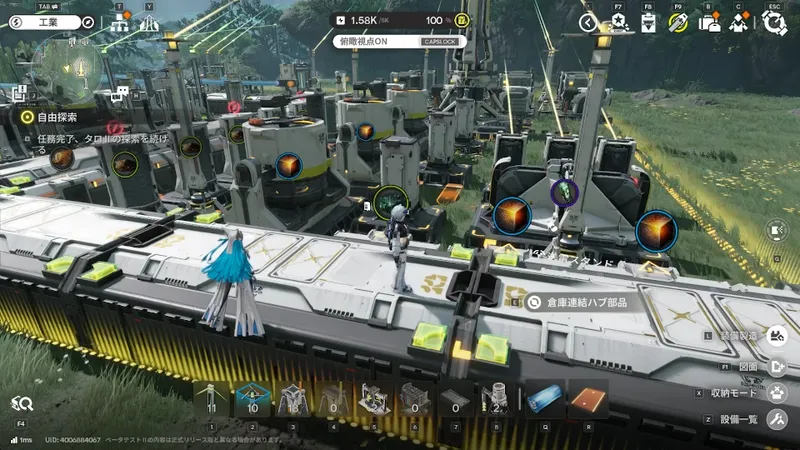Open the 設備製造 equipment crafting button
Viewport: 800px width, 450px height.
(776, 337)
